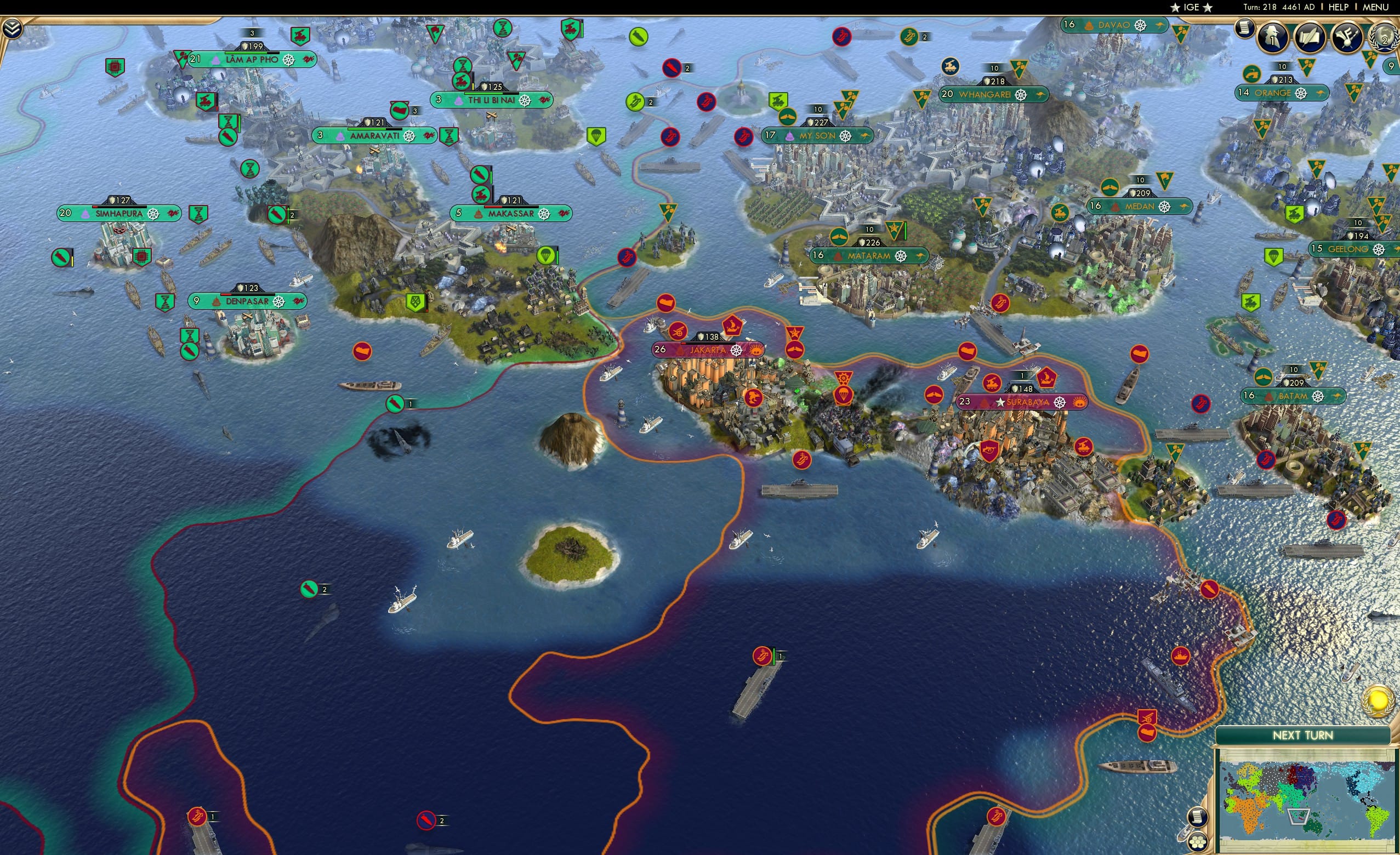Toggle strategic view with the hexagon icon
This screenshot has height=855, width=1400.
pyautogui.click(x=1199, y=842)
